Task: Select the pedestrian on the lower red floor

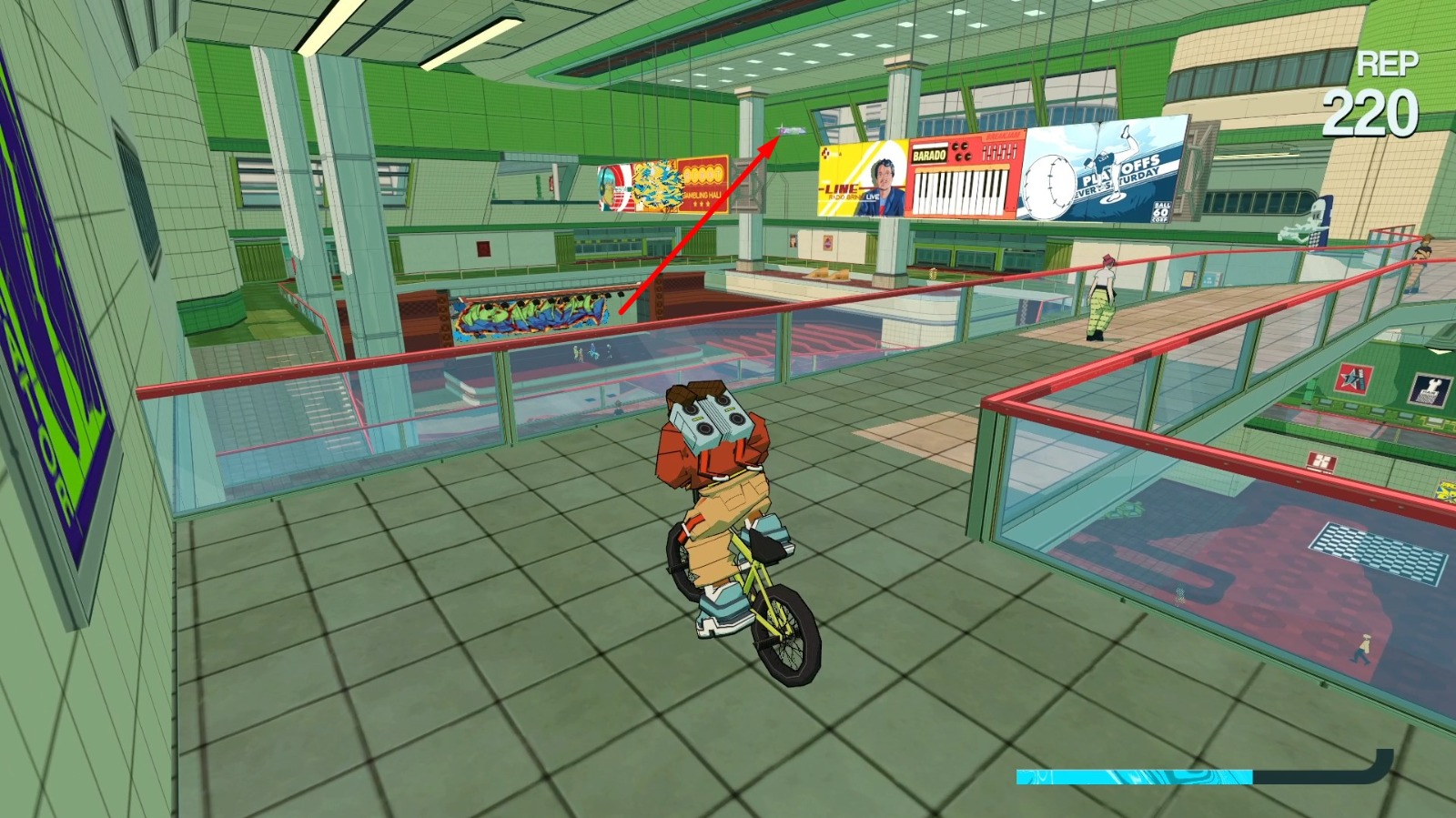Action: [x=1360, y=649]
